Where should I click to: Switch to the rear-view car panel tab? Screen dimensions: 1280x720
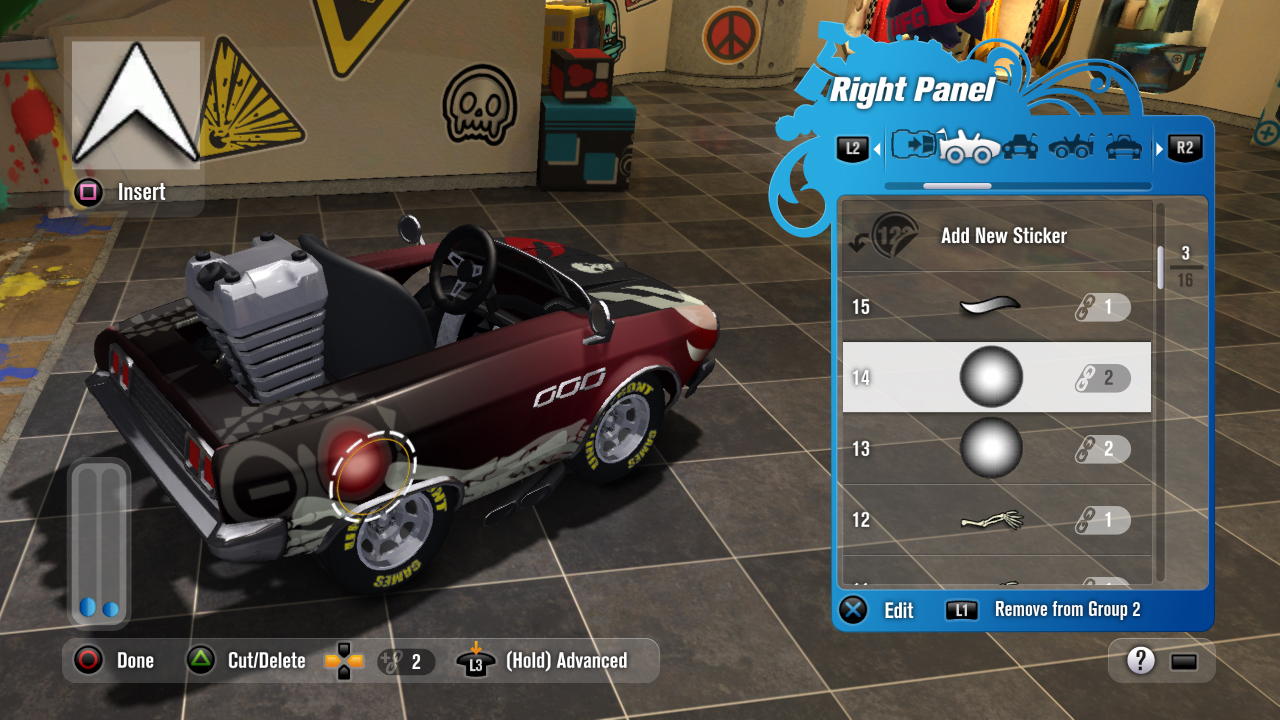coord(1124,147)
